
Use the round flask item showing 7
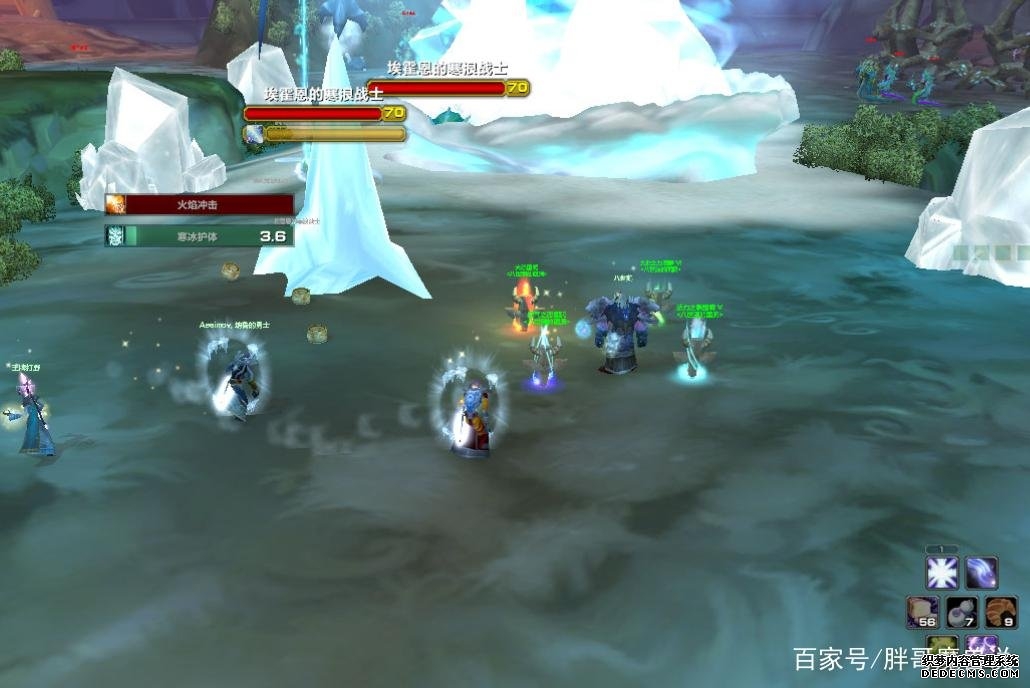click(x=961, y=612)
